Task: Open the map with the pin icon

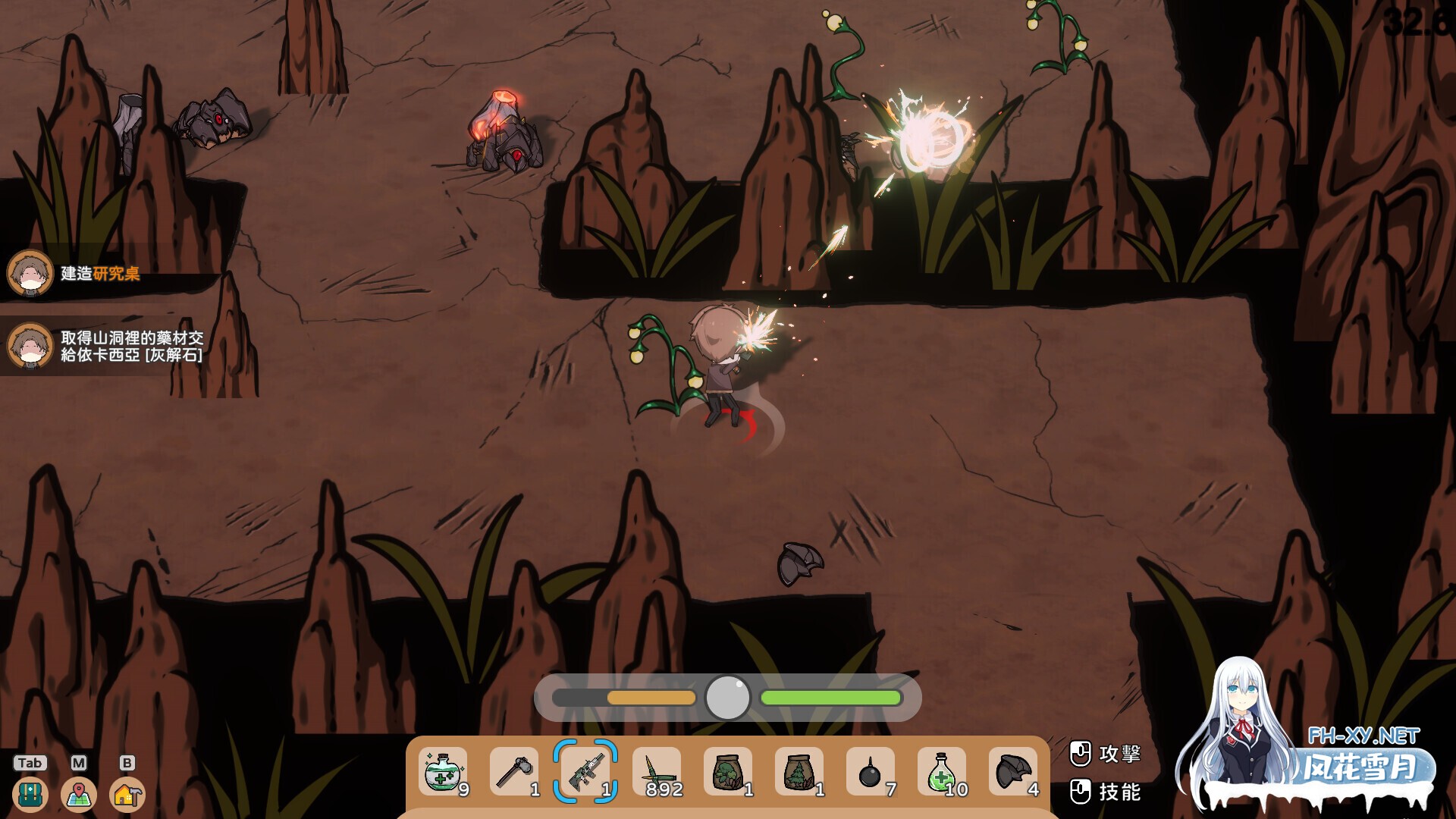Action: (x=79, y=795)
